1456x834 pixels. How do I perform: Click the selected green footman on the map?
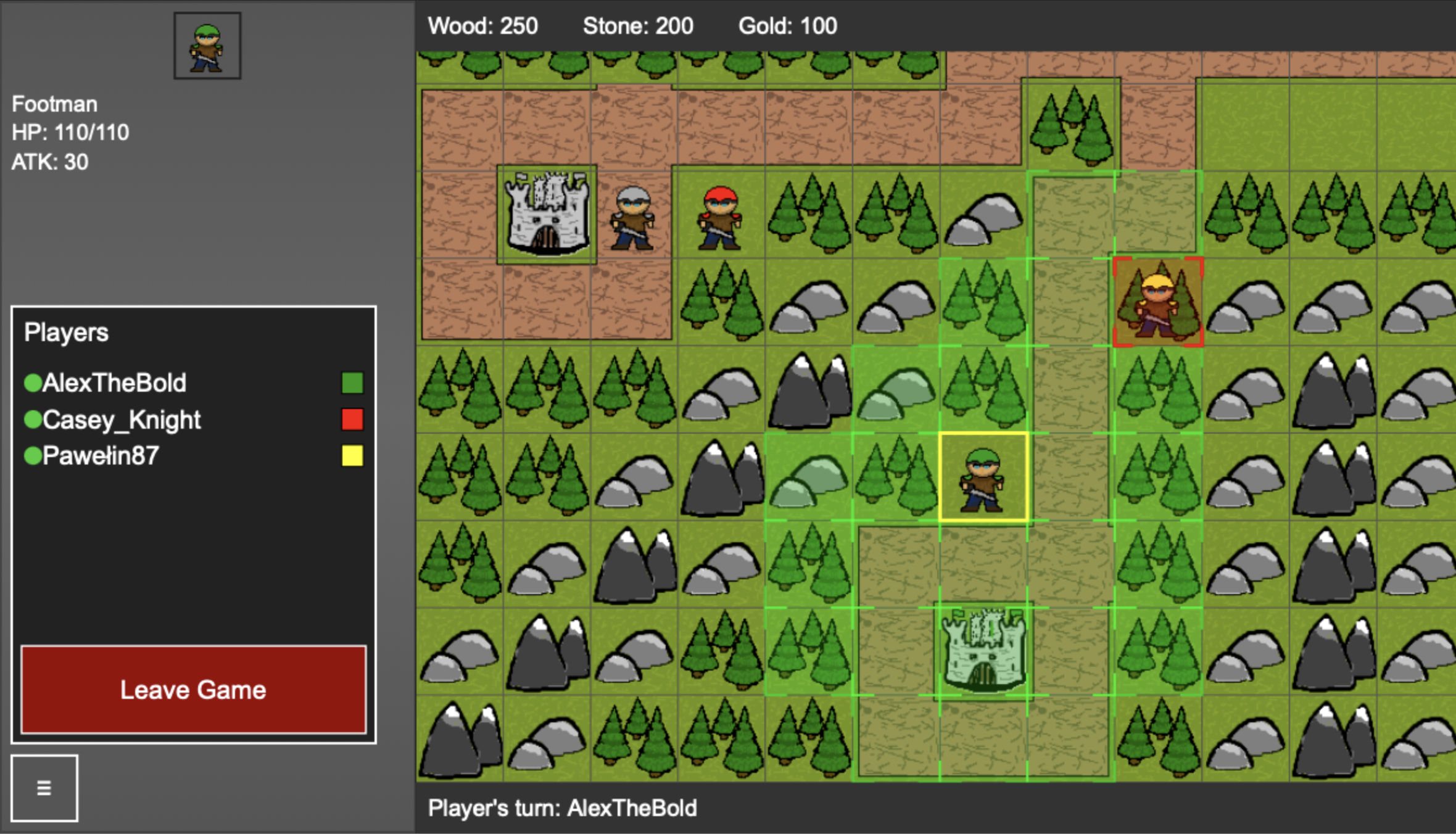tap(983, 480)
